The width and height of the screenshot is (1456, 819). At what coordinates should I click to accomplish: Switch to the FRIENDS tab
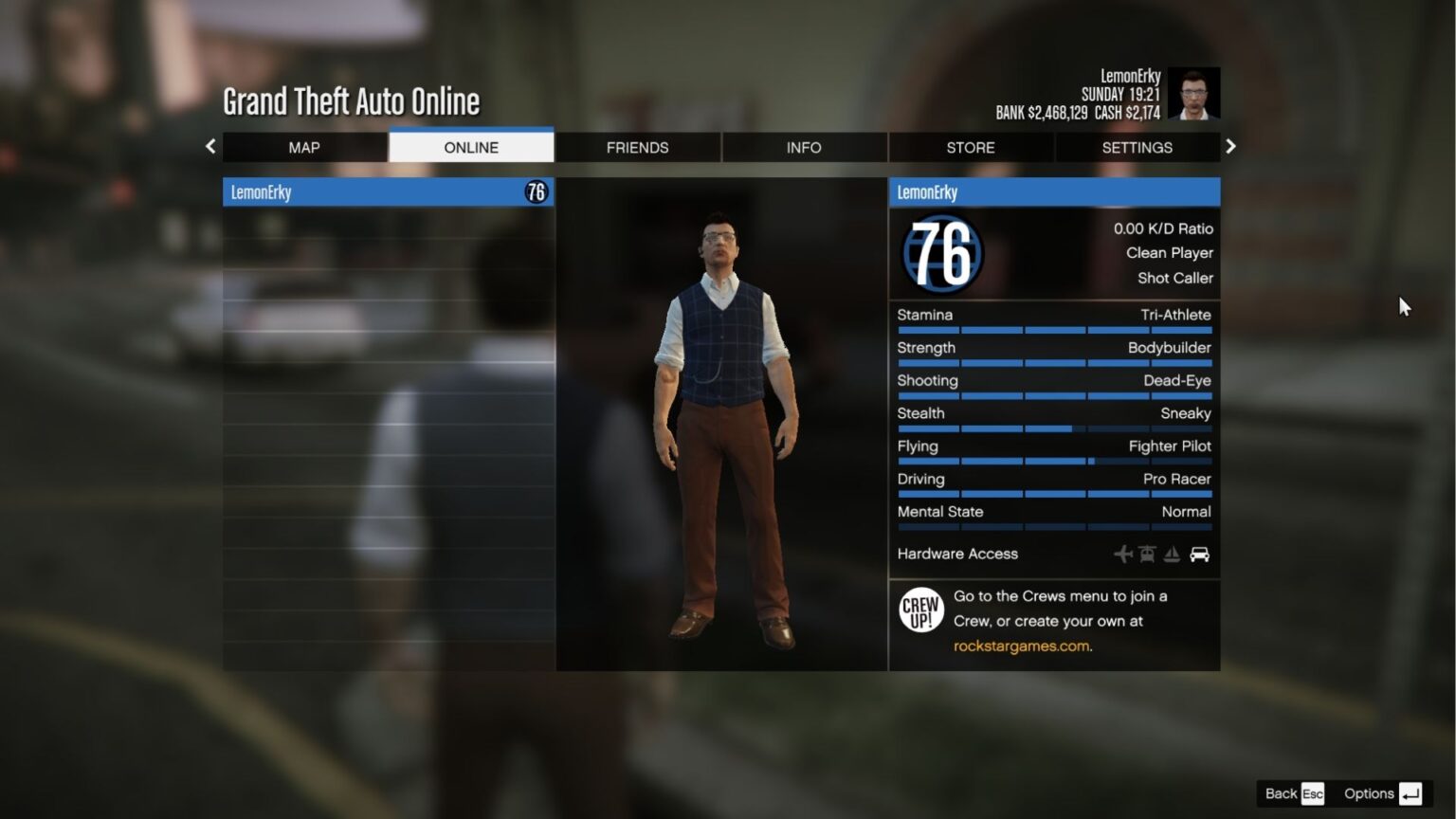(x=637, y=147)
